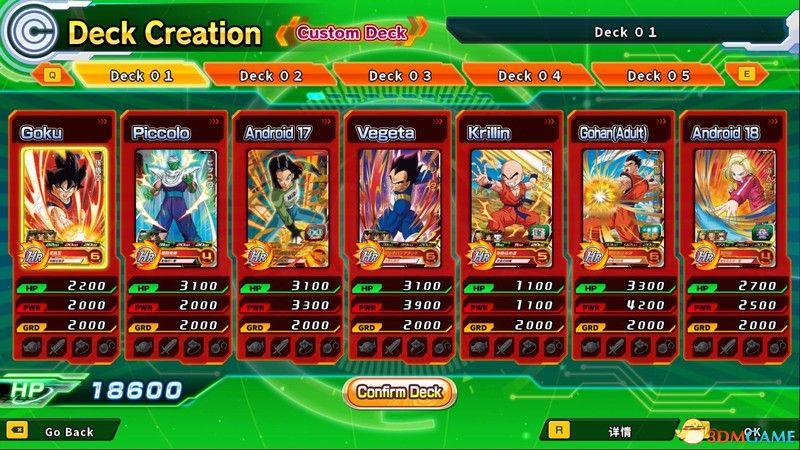Select the Vegeta card
Screen dimensions: 800x450
[399, 200]
